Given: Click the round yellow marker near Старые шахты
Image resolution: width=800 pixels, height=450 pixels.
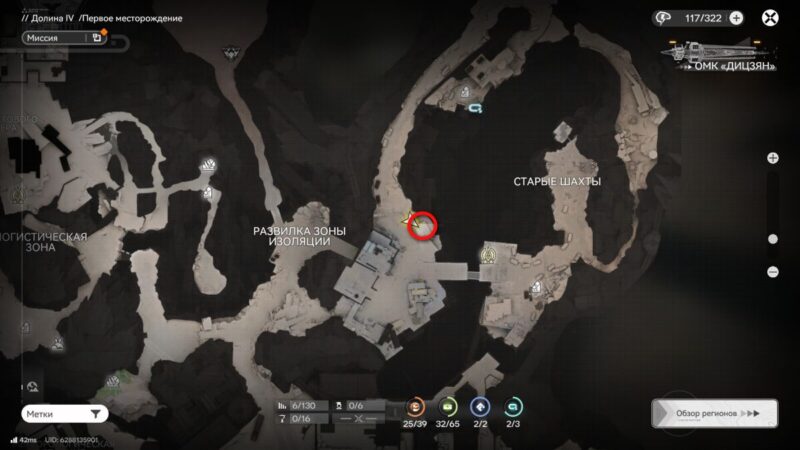Looking at the screenshot, I should pos(489,255).
